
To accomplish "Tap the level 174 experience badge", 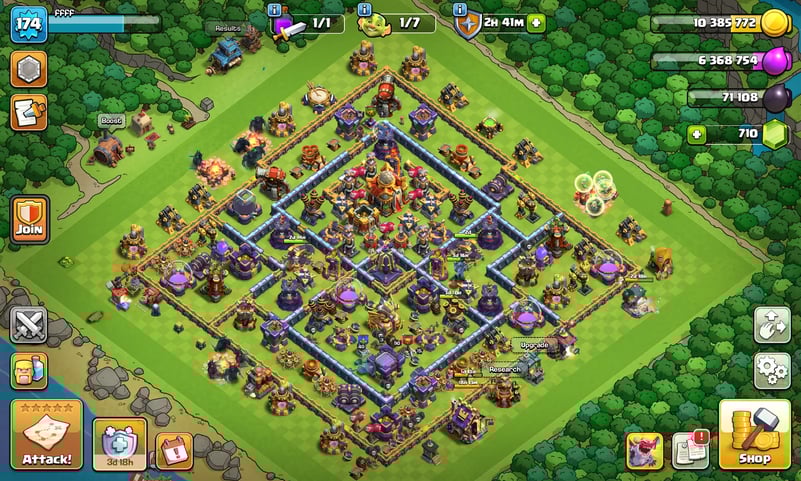I will tap(29, 23).
